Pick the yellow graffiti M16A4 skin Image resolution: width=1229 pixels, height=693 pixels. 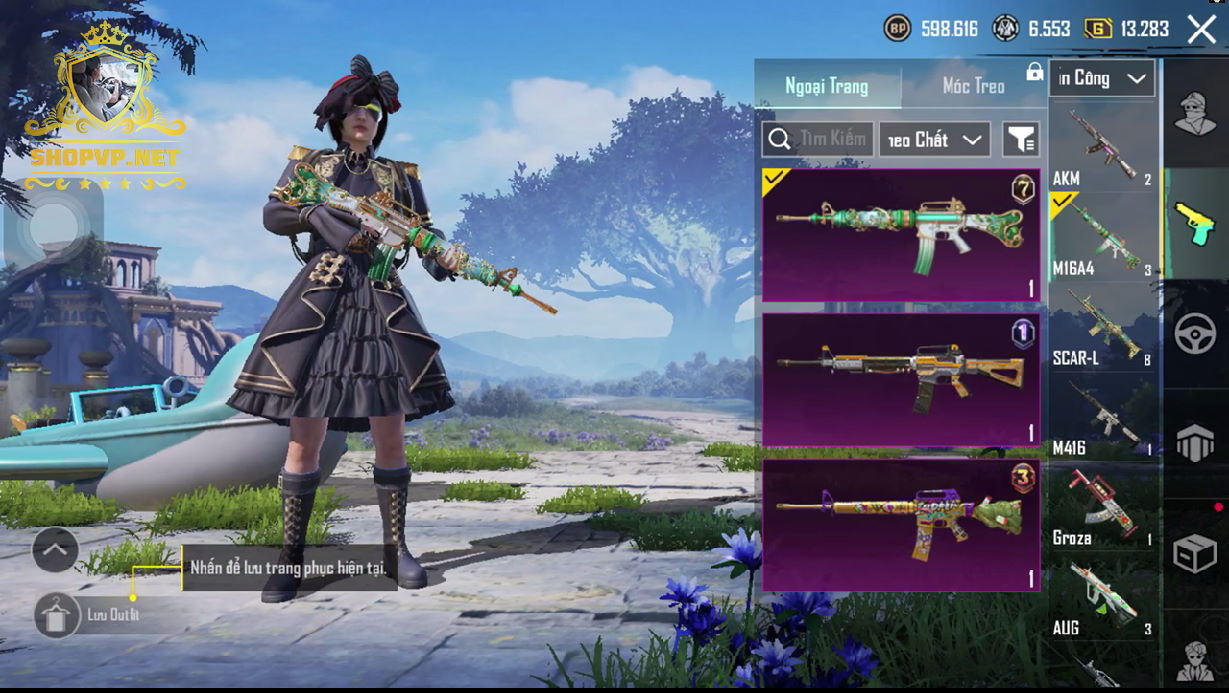901,525
